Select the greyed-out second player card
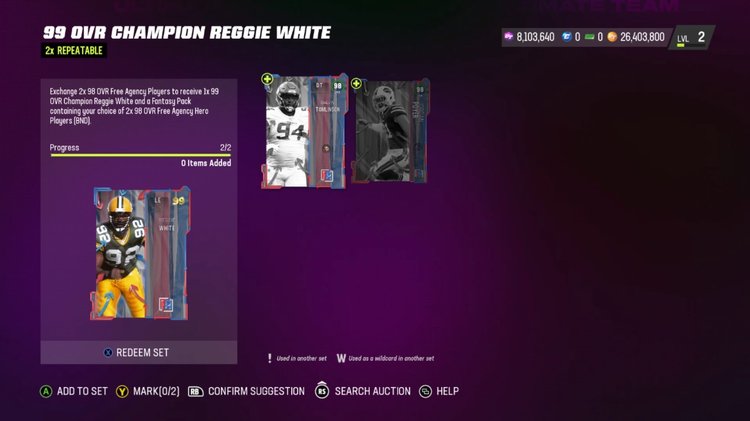Screen dimensions: 750x421 [x=390, y=132]
